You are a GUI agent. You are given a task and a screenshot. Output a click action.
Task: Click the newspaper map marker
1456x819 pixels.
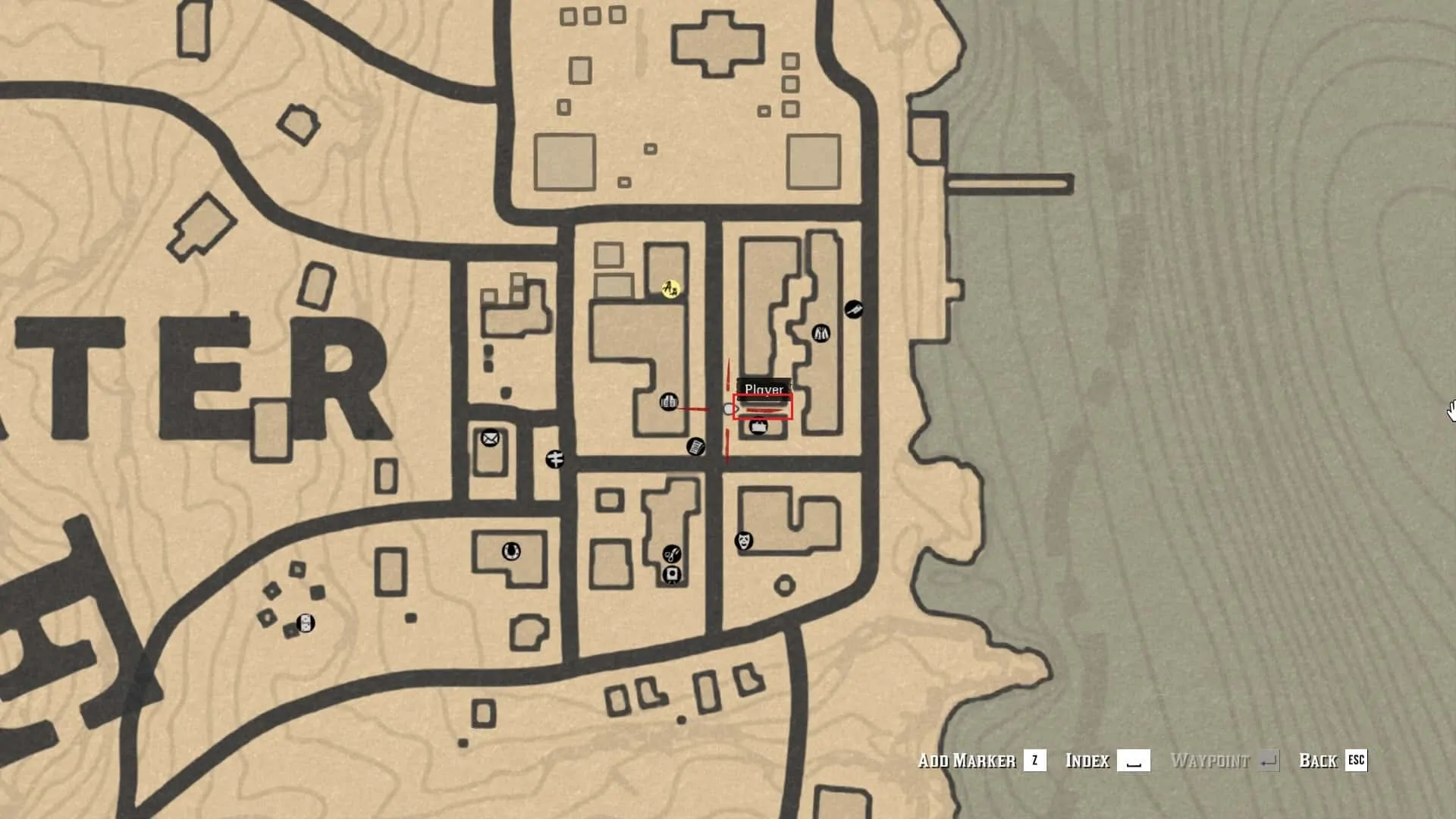695,447
